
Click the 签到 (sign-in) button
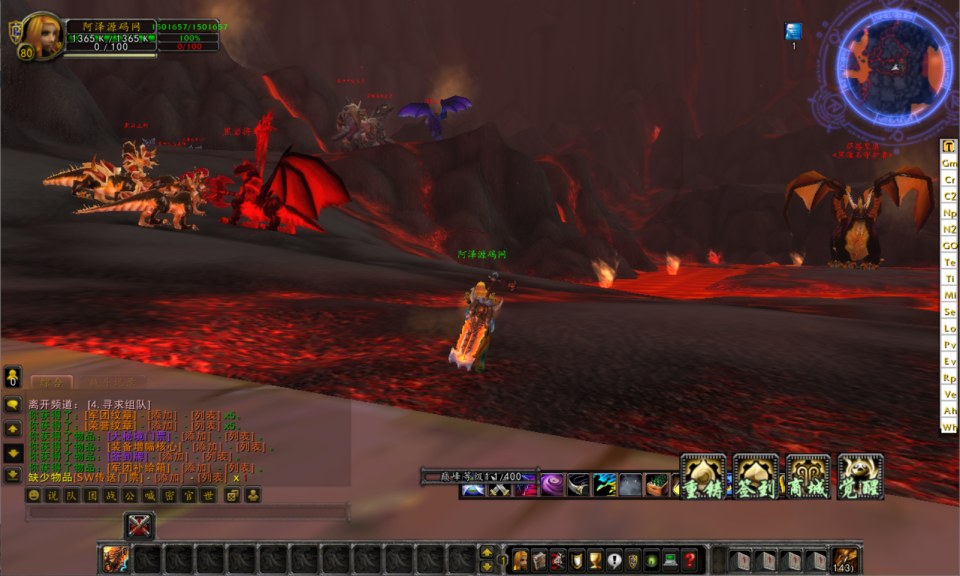755,476
